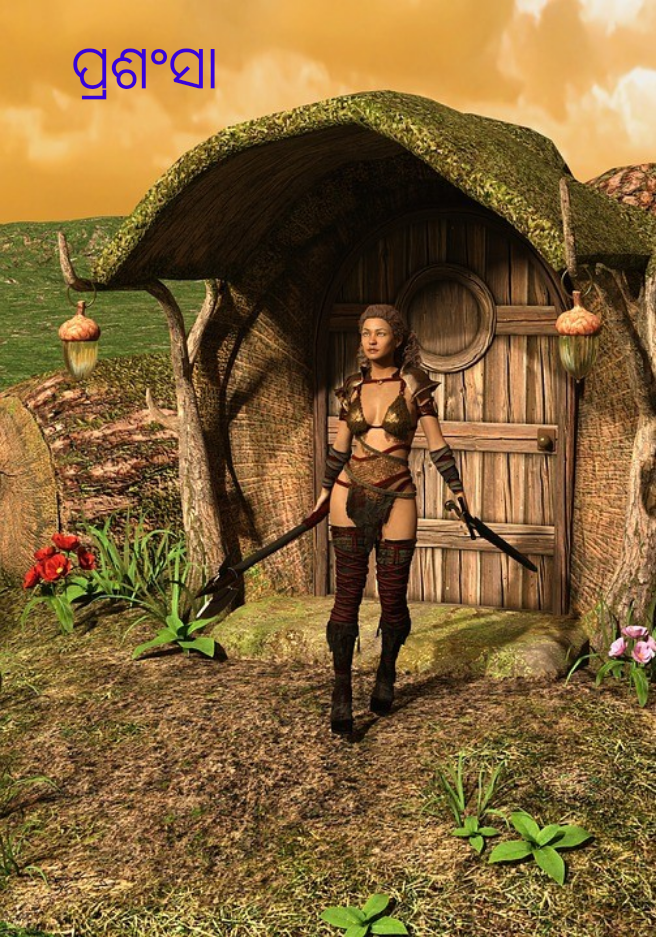Select the ପ୍ରଶଂସା text label
This screenshot has width=656, height=937.
144,69
